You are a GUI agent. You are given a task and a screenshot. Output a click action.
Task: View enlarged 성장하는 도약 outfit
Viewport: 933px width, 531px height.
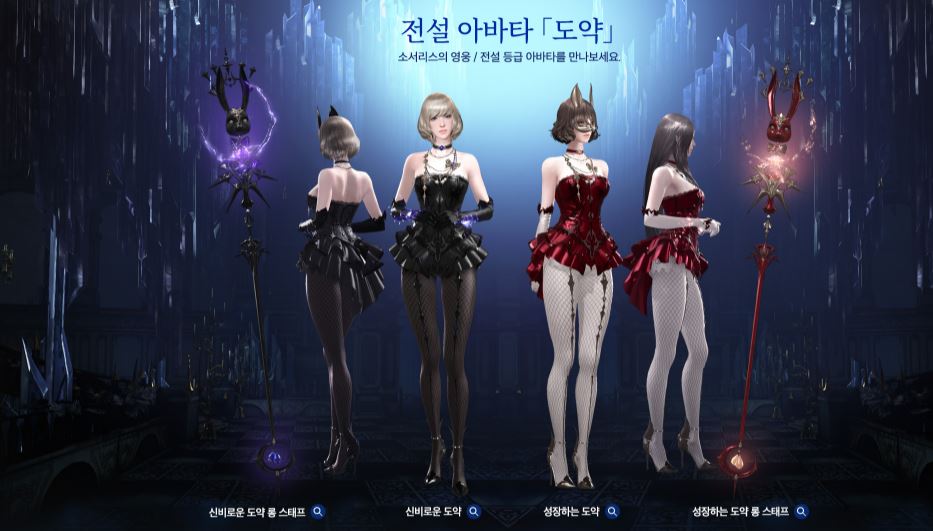click(x=612, y=512)
